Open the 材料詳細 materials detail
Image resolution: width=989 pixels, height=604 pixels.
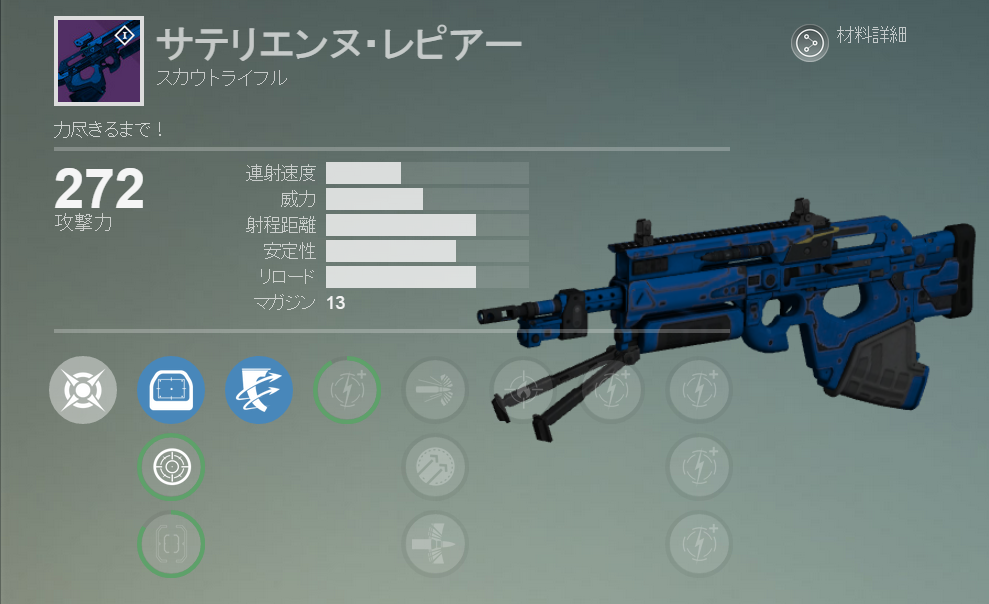[x=811, y=43]
